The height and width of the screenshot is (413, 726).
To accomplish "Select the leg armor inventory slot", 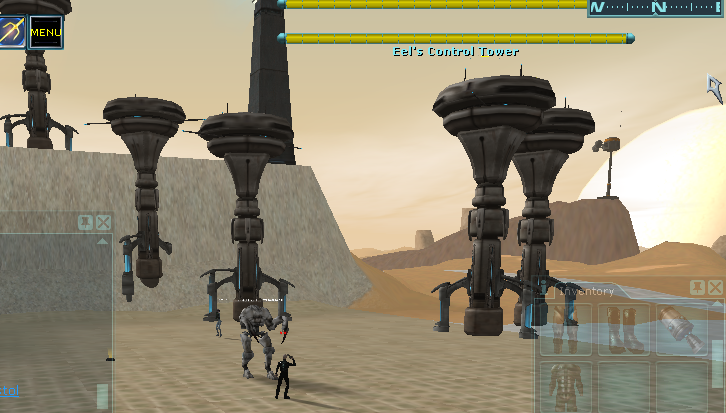I will tap(565, 330).
